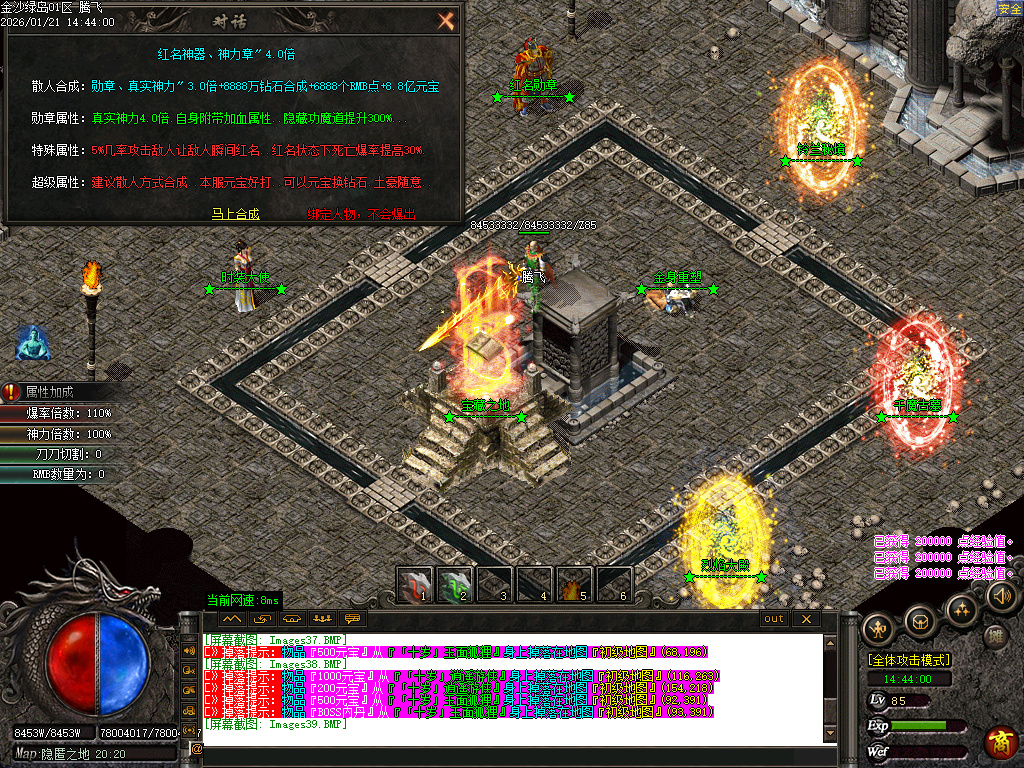Open the skills sparkle icon
This screenshot has height=768, width=1024.
coord(961,608)
